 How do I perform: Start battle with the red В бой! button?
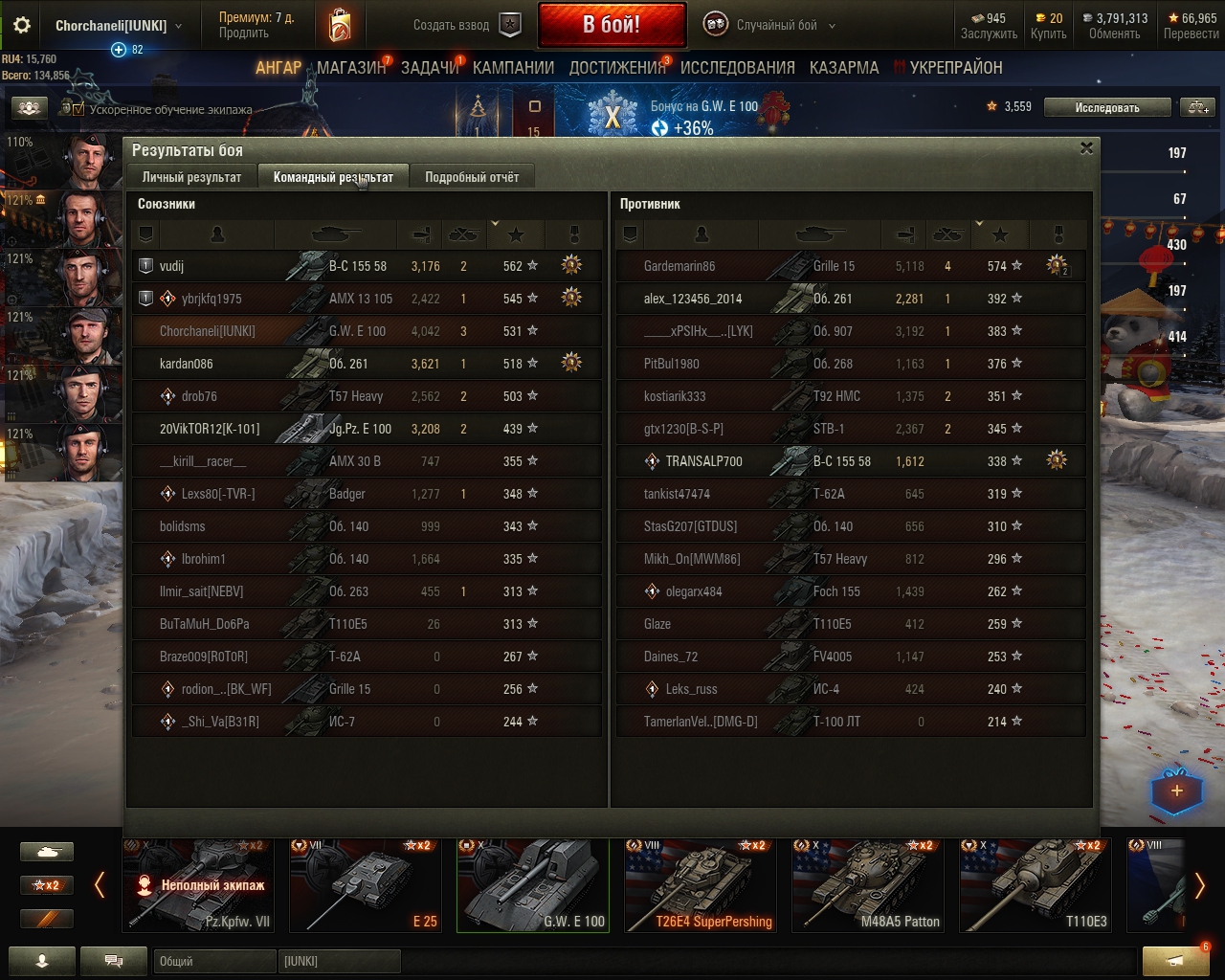(612, 25)
